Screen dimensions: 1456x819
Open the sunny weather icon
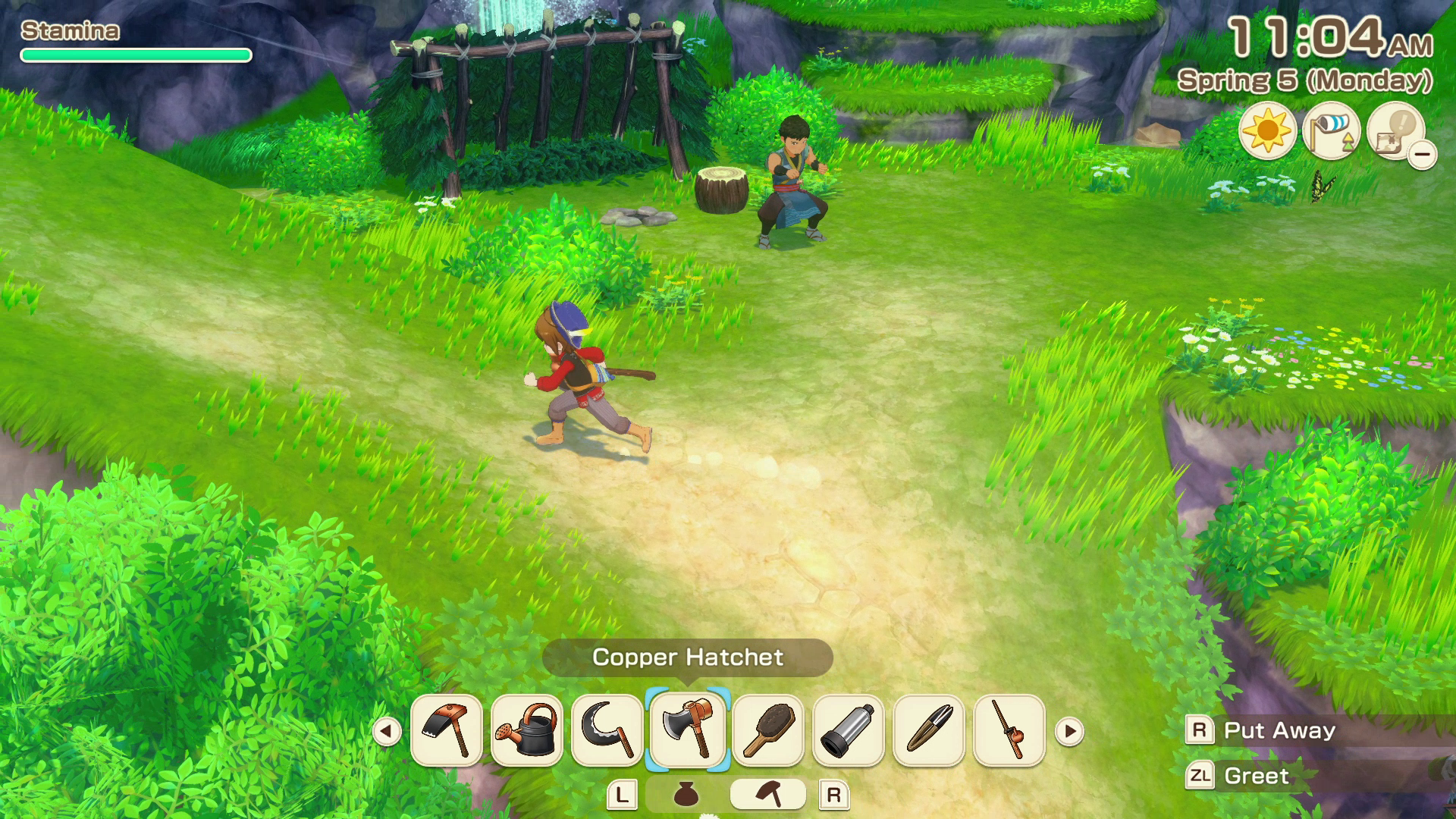1267,131
